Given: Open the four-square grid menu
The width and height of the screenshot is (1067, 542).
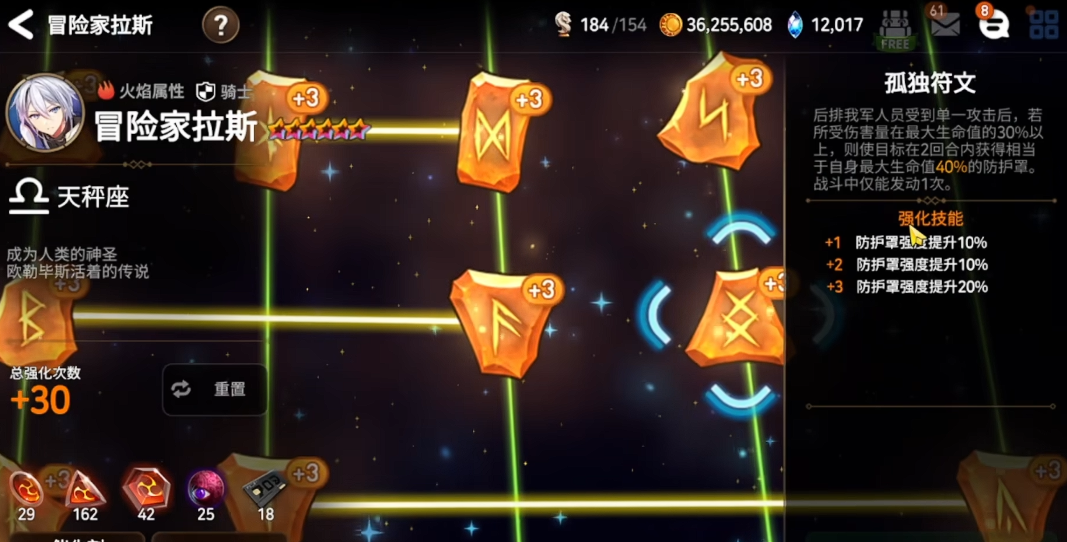Looking at the screenshot, I should click(x=1043, y=25).
